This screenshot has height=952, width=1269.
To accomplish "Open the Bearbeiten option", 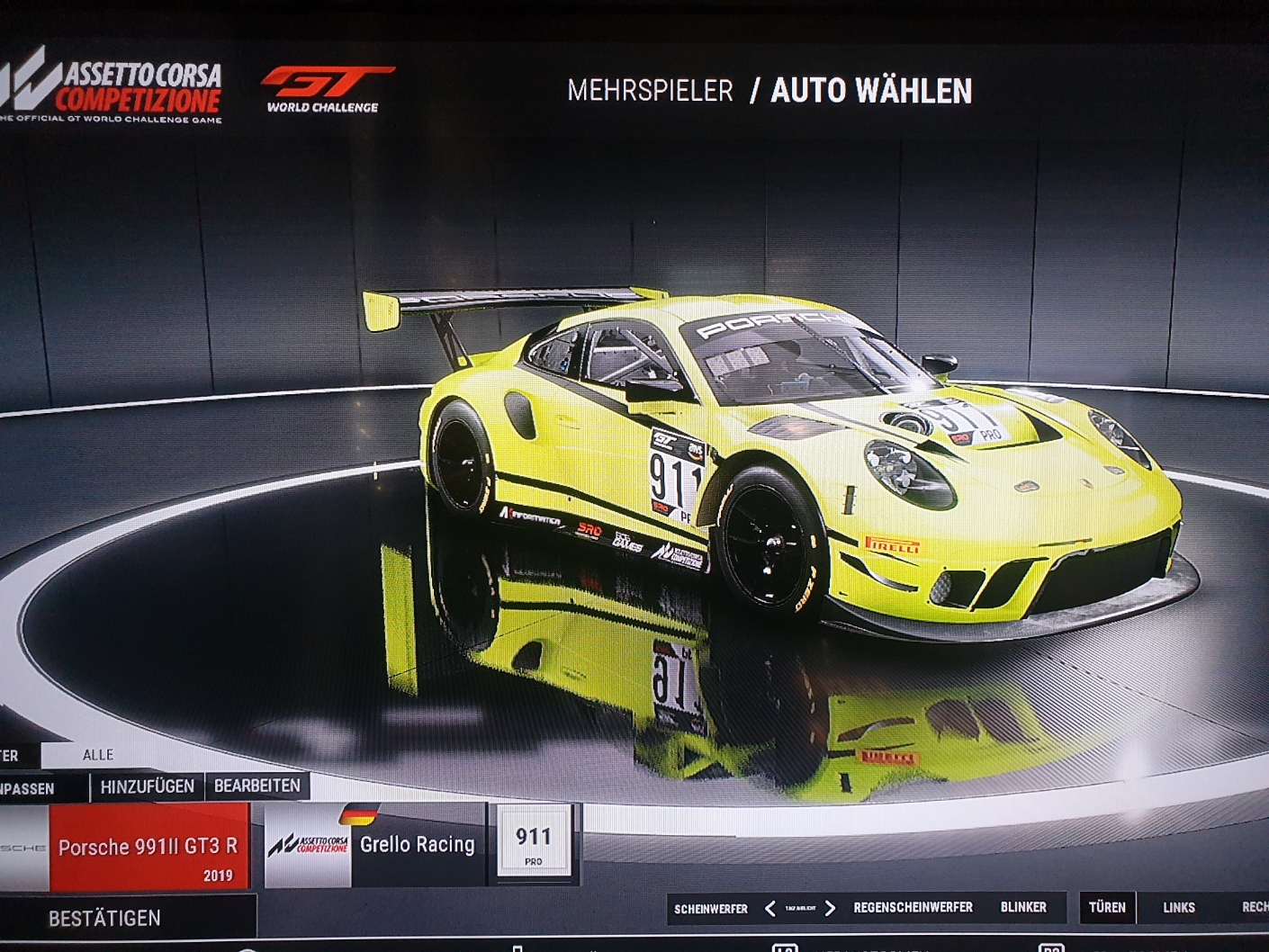I will 257,786.
